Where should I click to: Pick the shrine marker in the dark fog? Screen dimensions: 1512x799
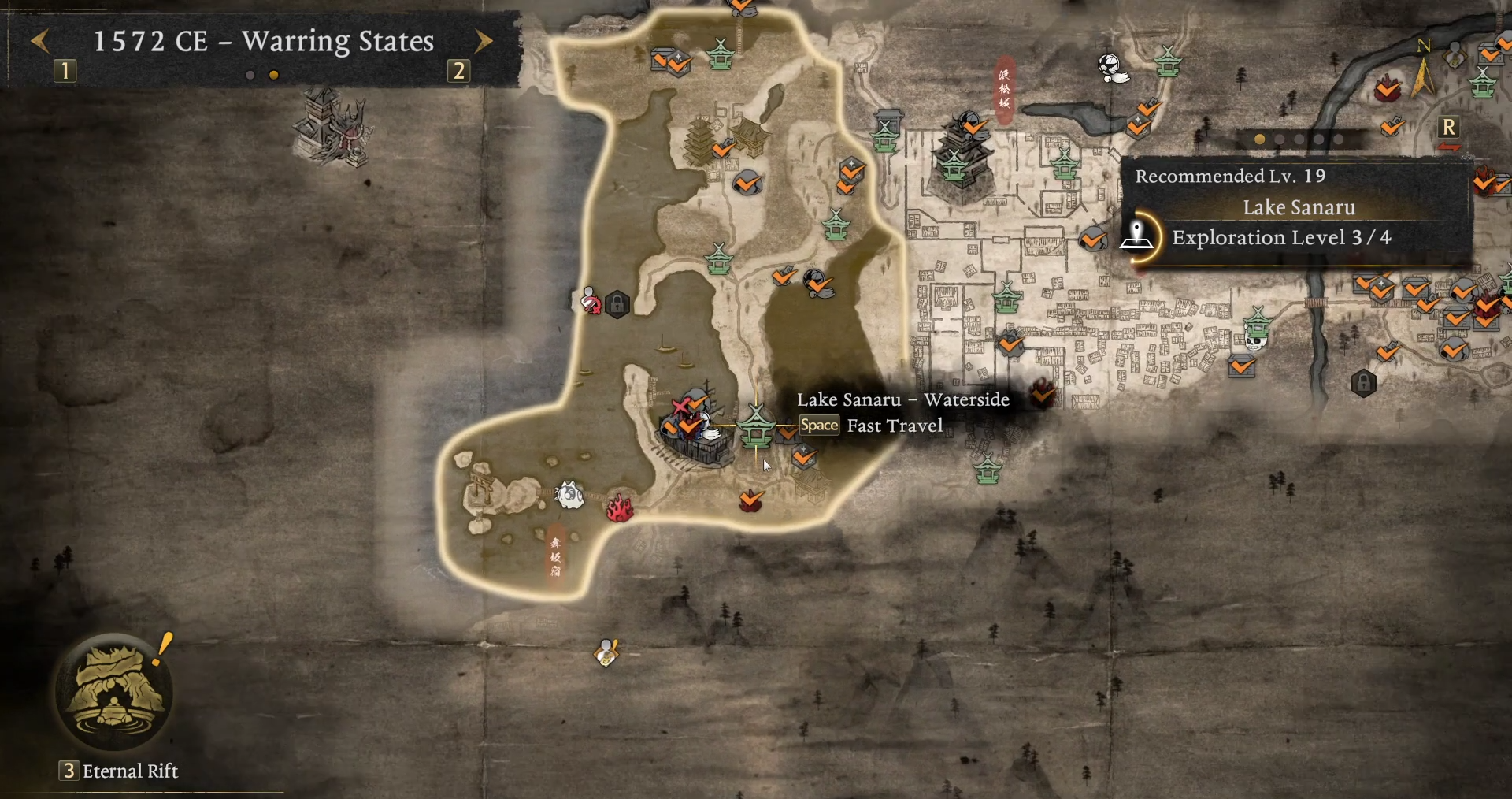pyautogui.click(x=987, y=469)
